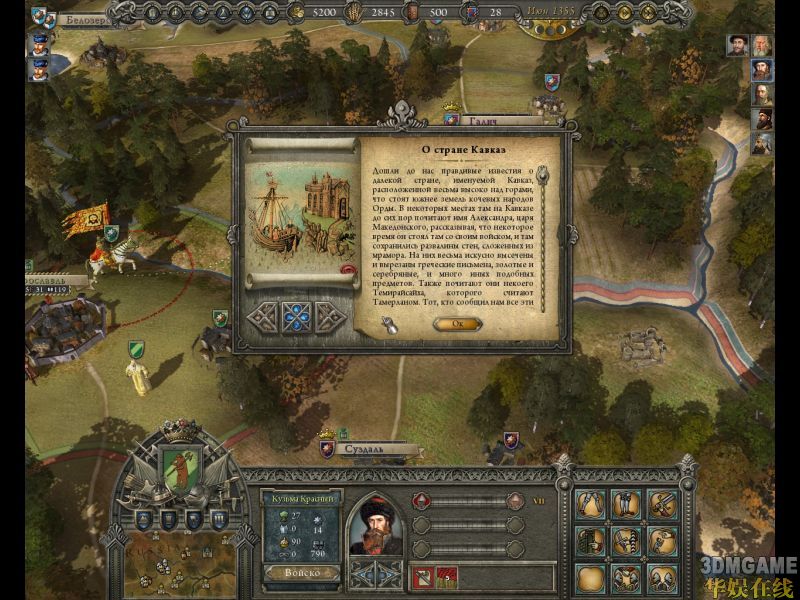Click the blue gem button under the scroll

pos(296,316)
